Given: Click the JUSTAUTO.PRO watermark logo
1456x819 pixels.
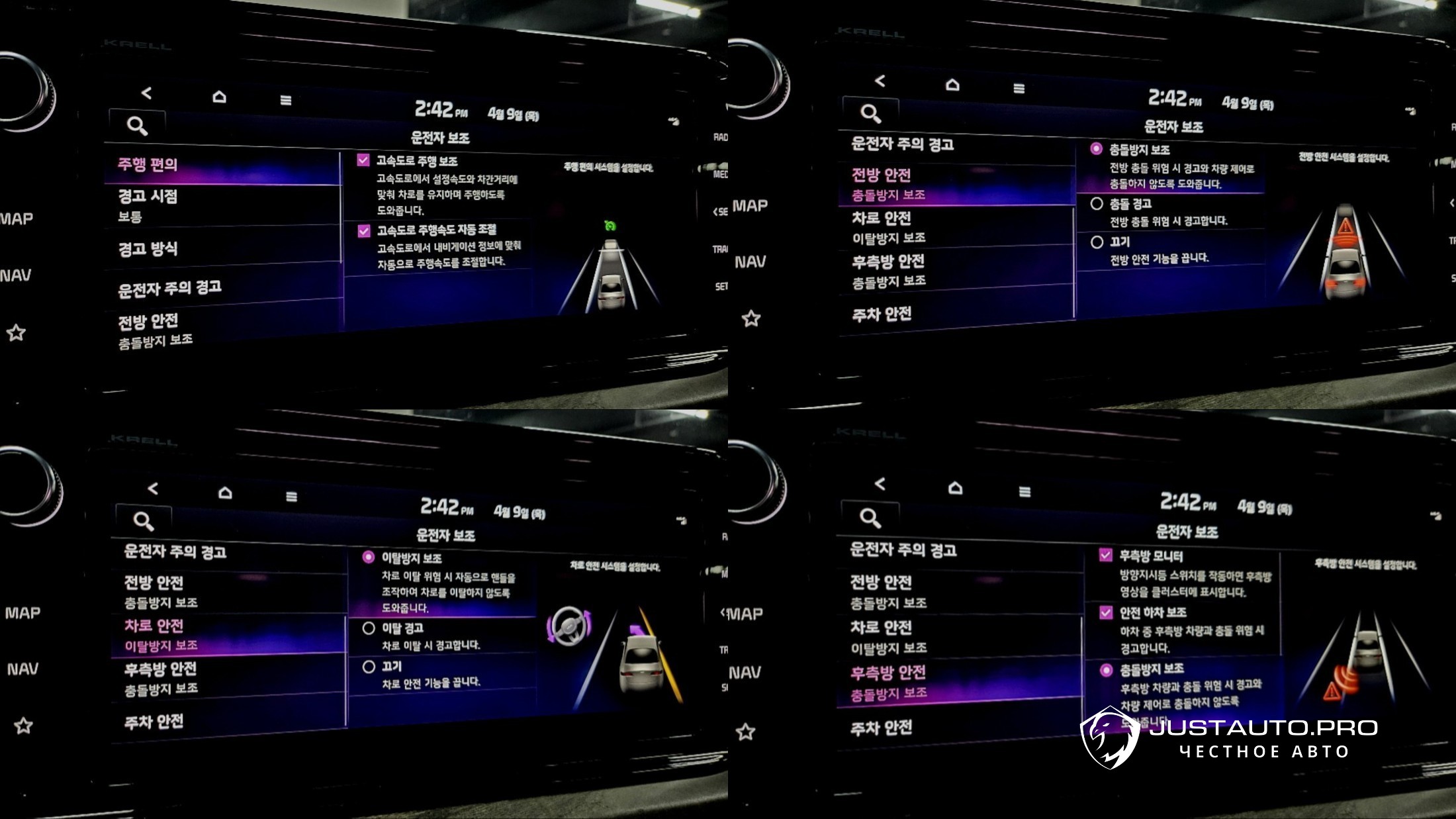Looking at the screenshot, I should pyautogui.click(x=1228, y=737).
